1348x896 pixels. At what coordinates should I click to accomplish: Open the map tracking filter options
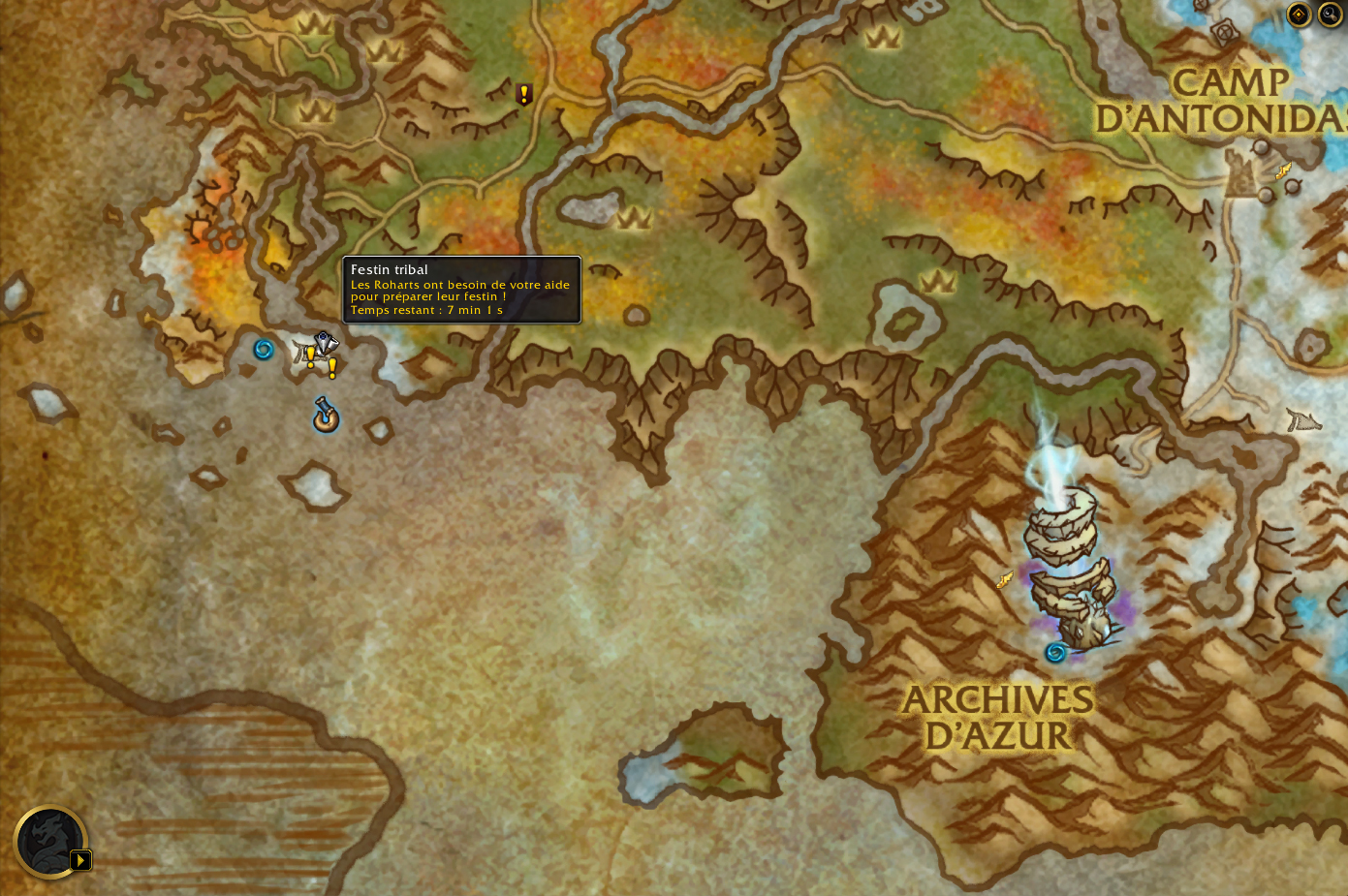pyautogui.click(x=1299, y=15)
